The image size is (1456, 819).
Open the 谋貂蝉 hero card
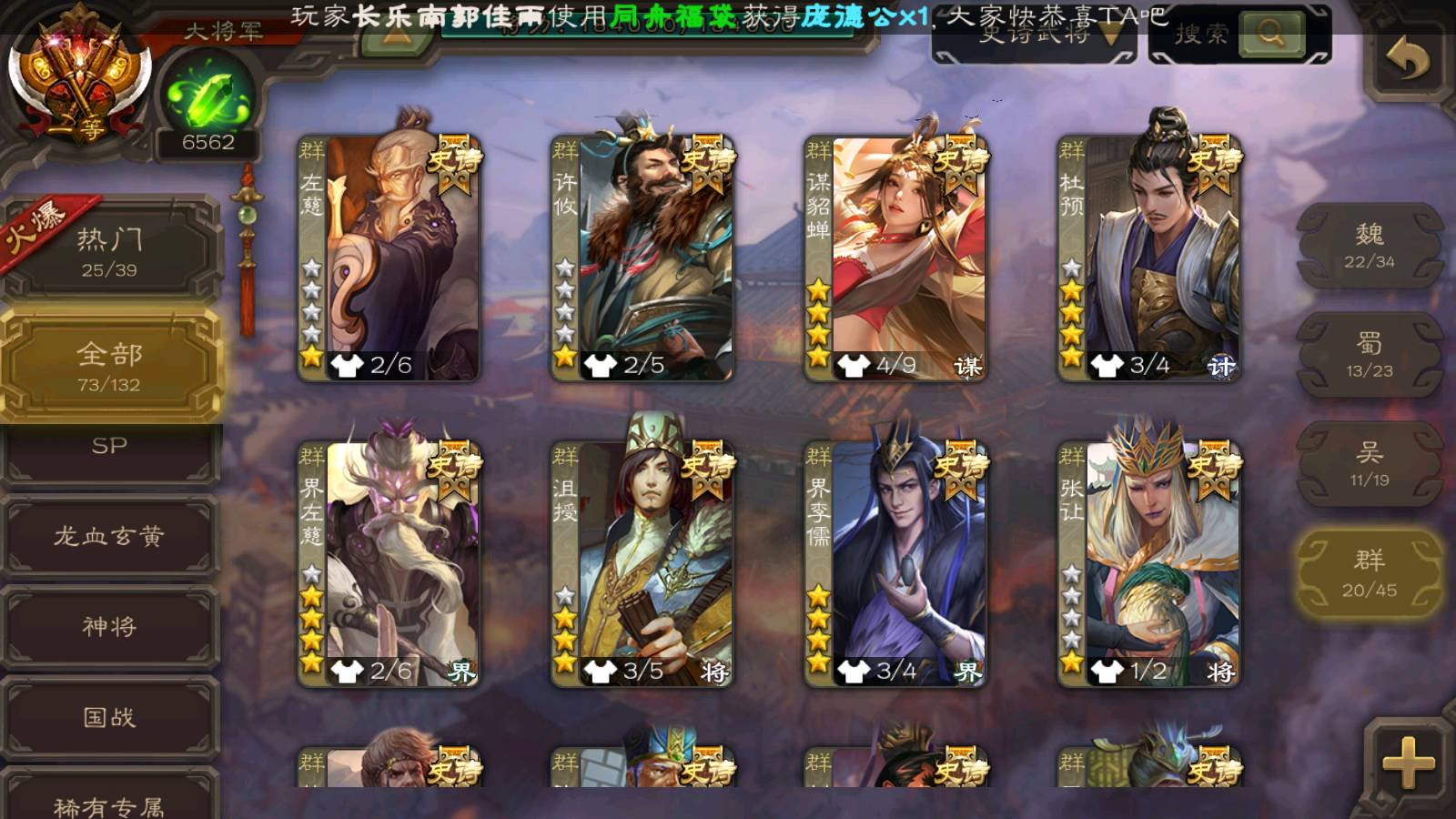point(895,257)
